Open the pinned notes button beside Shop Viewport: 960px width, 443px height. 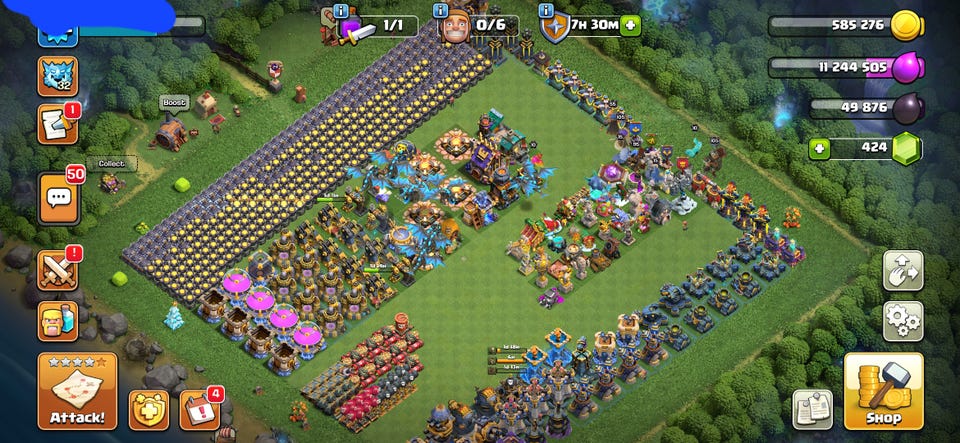click(812, 408)
